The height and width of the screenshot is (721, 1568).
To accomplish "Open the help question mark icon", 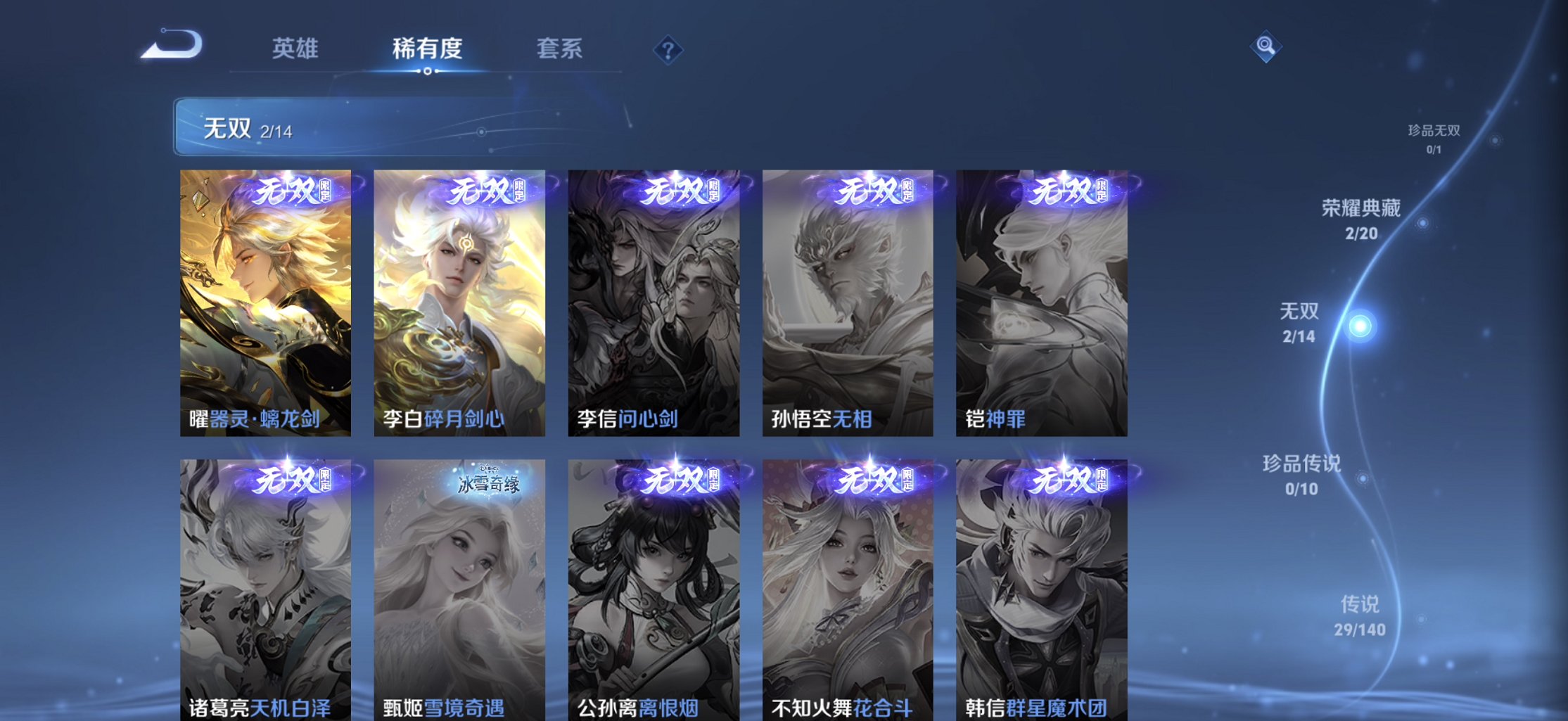I will [669, 49].
